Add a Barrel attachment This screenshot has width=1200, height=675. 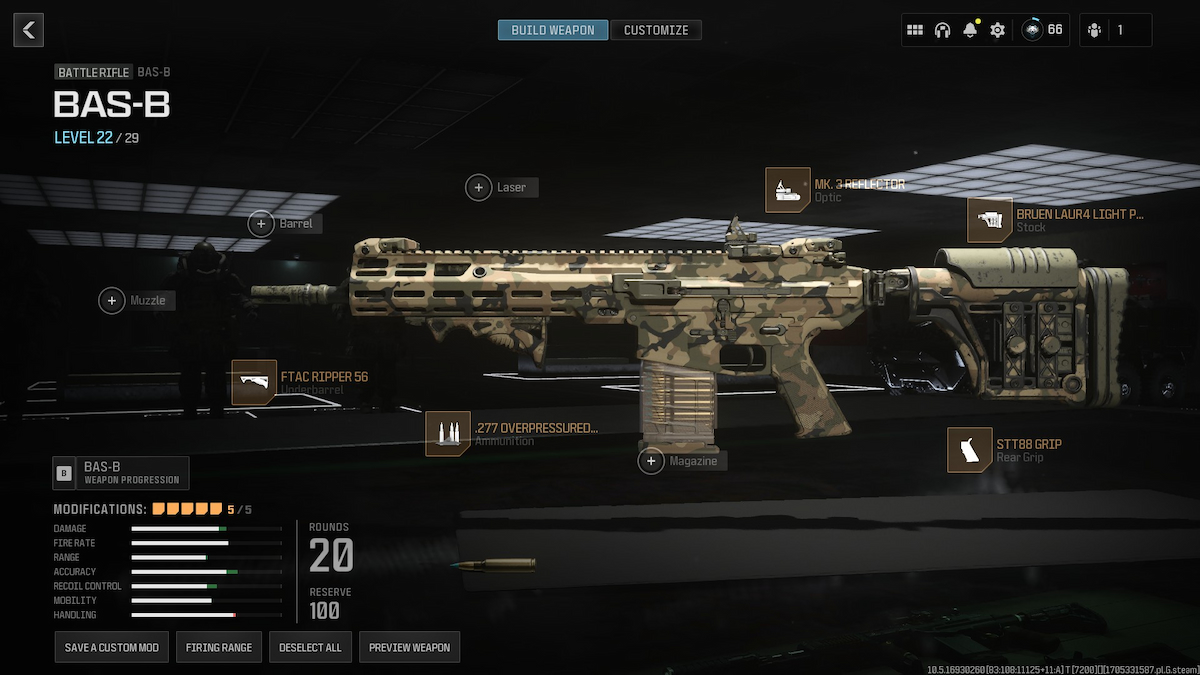coord(261,224)
